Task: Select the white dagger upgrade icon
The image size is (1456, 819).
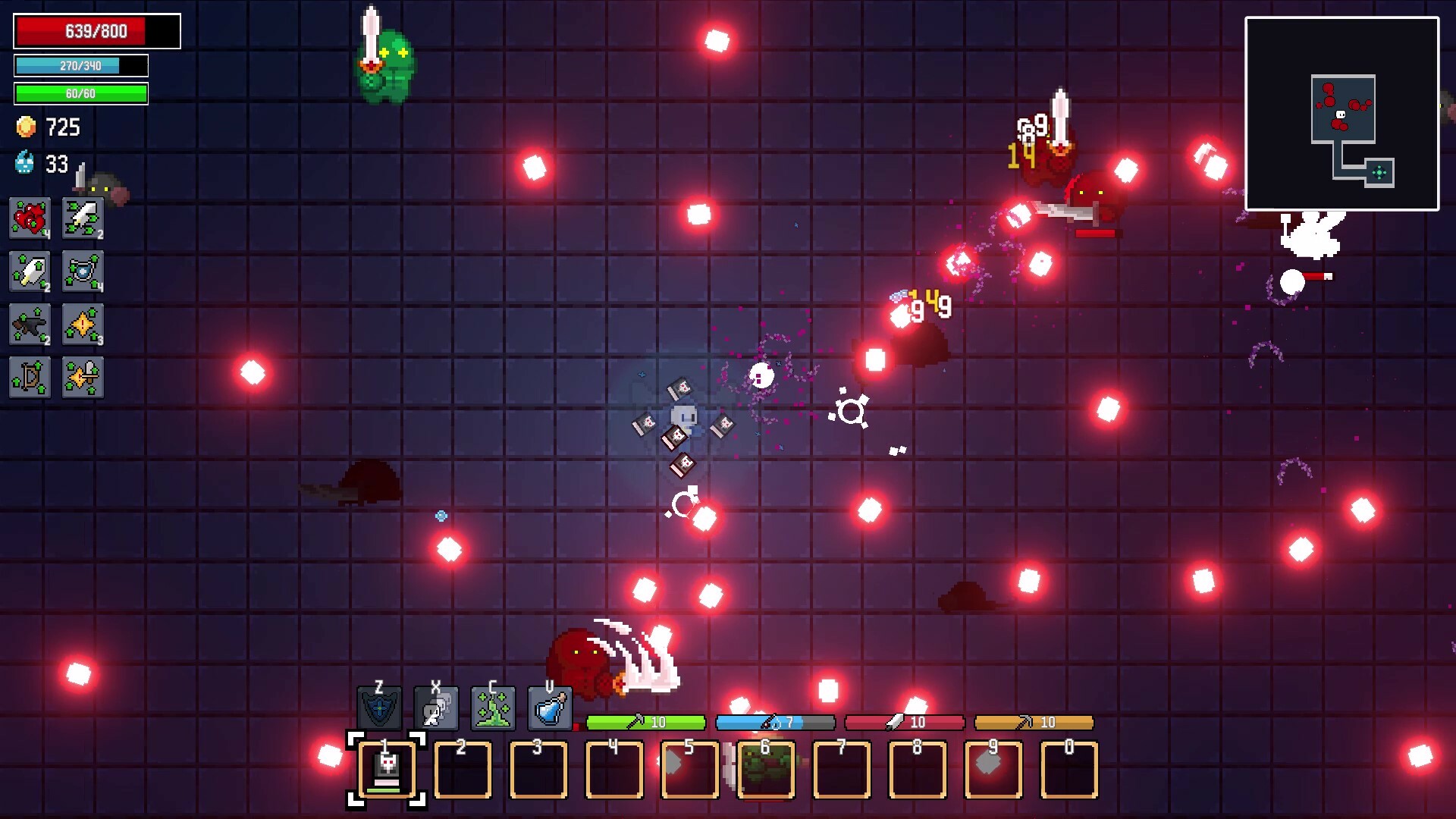Action: pyautogui.click(x=30, y=272)
